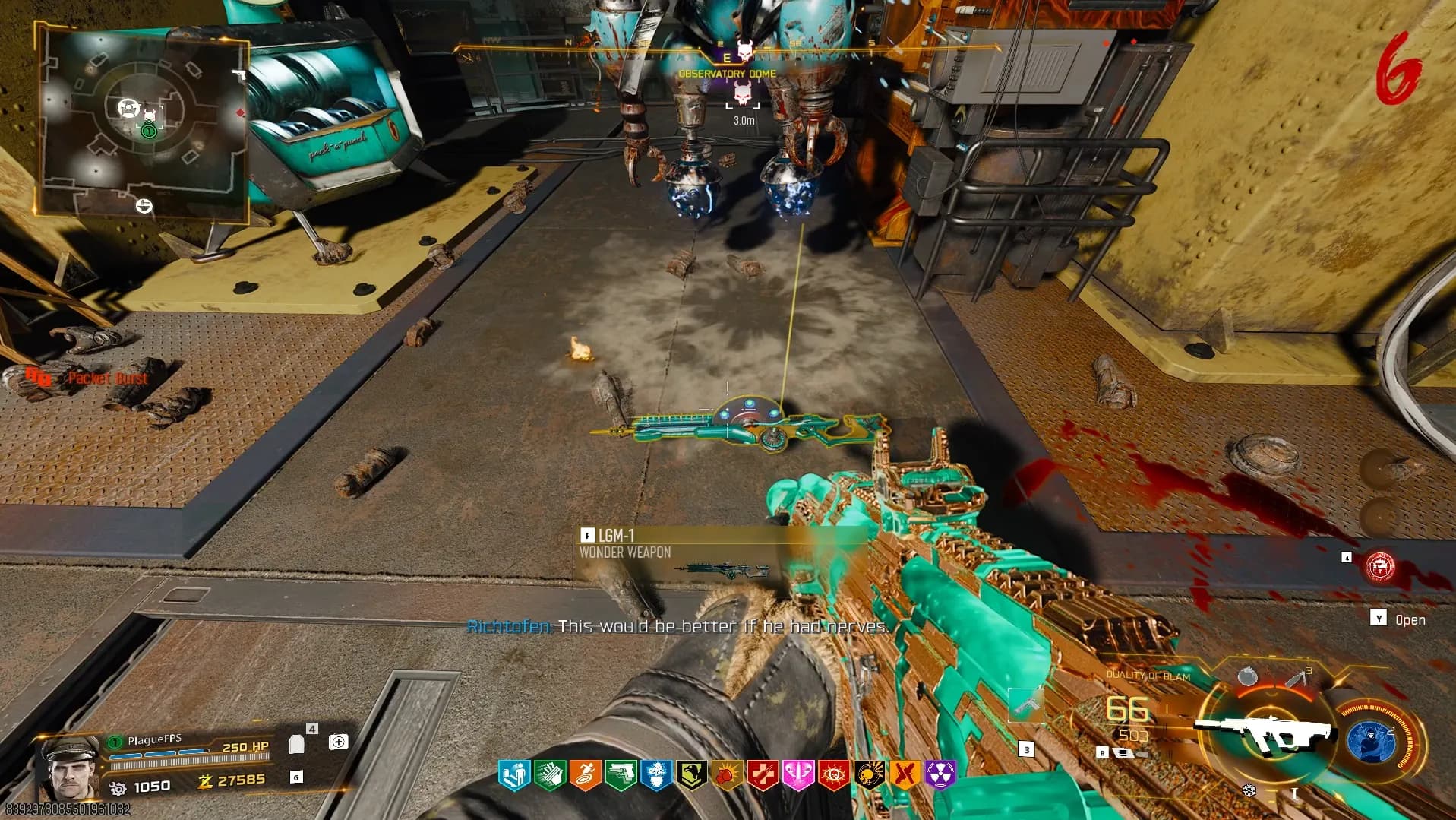Image resolution: width=1456 pixels, height=820 pixels.
Task: Click the armor plate icon
Action: [x=296, y=743]
